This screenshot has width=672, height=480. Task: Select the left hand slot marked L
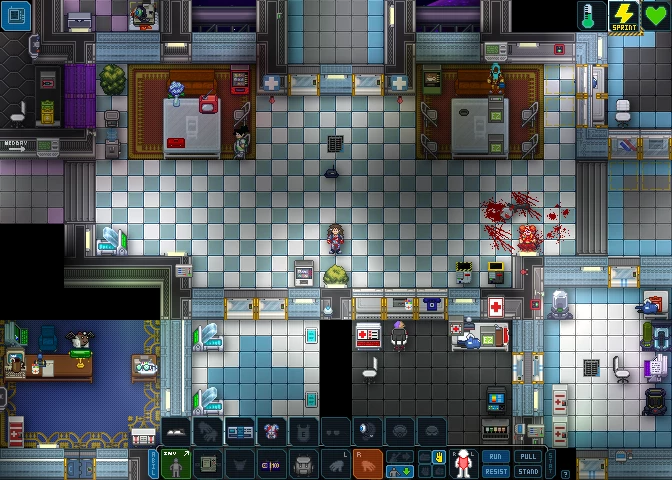tap(336, 464)
